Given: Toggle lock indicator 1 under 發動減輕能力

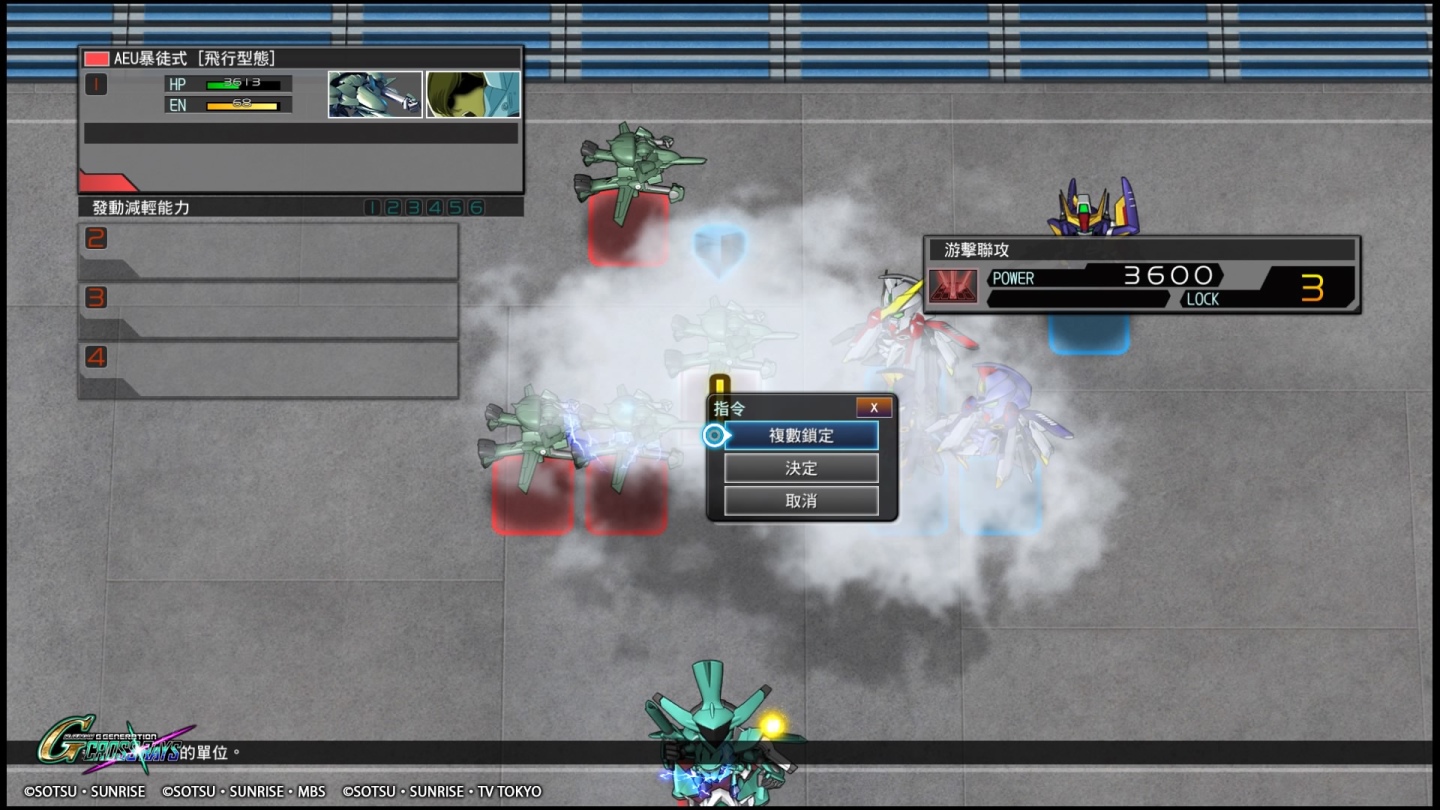Looking at the screenshot, I should [372, 207].
